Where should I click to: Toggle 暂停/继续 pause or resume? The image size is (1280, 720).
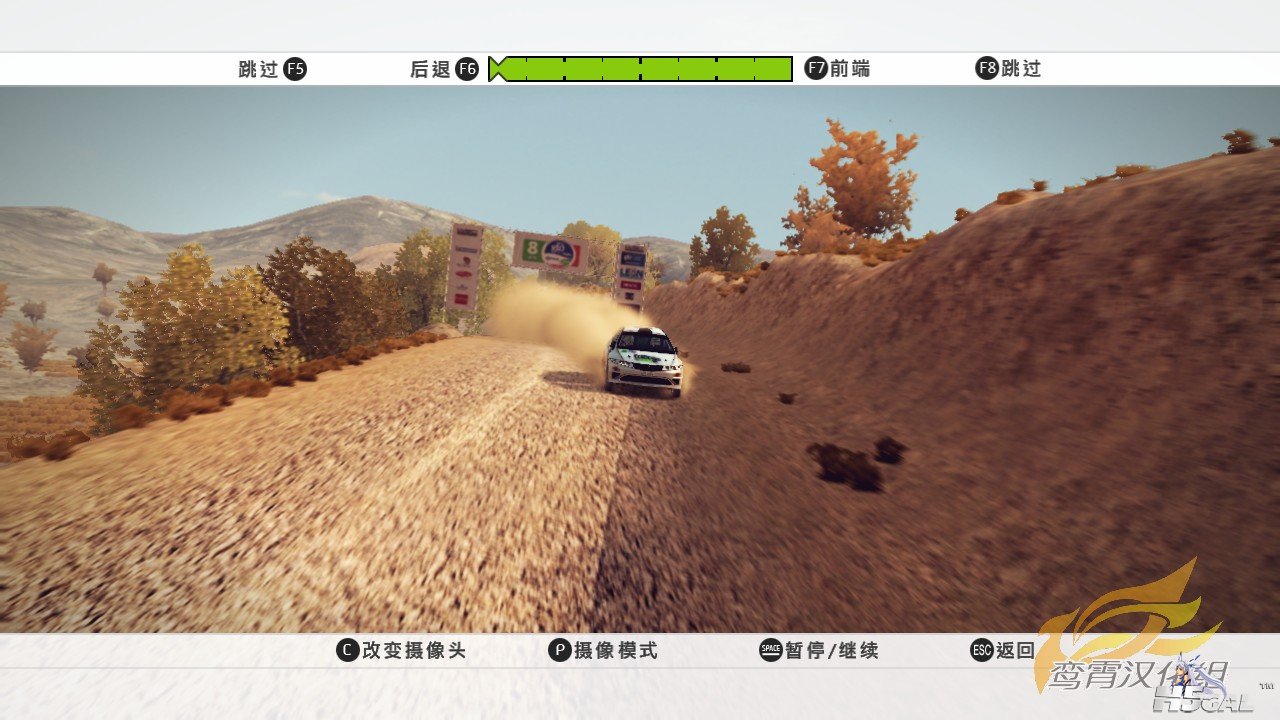[x=819, y=651]
